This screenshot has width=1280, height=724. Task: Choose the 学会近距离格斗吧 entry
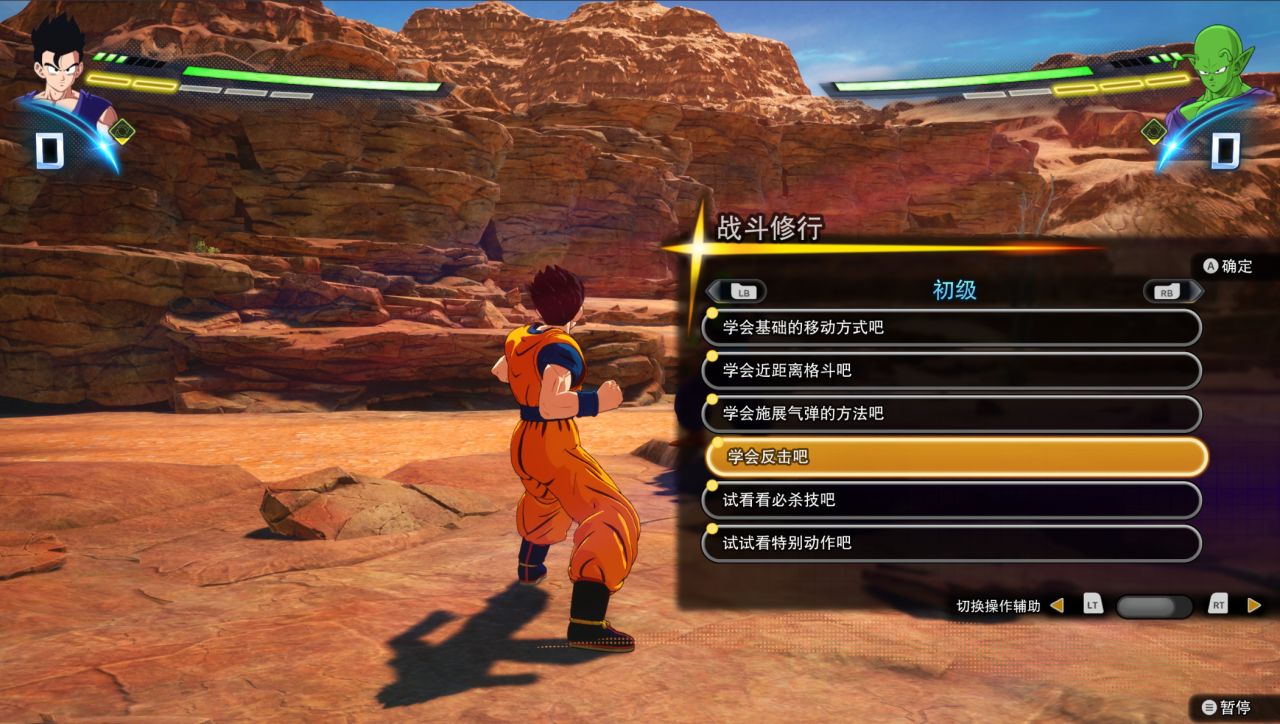tap(951, 370)
